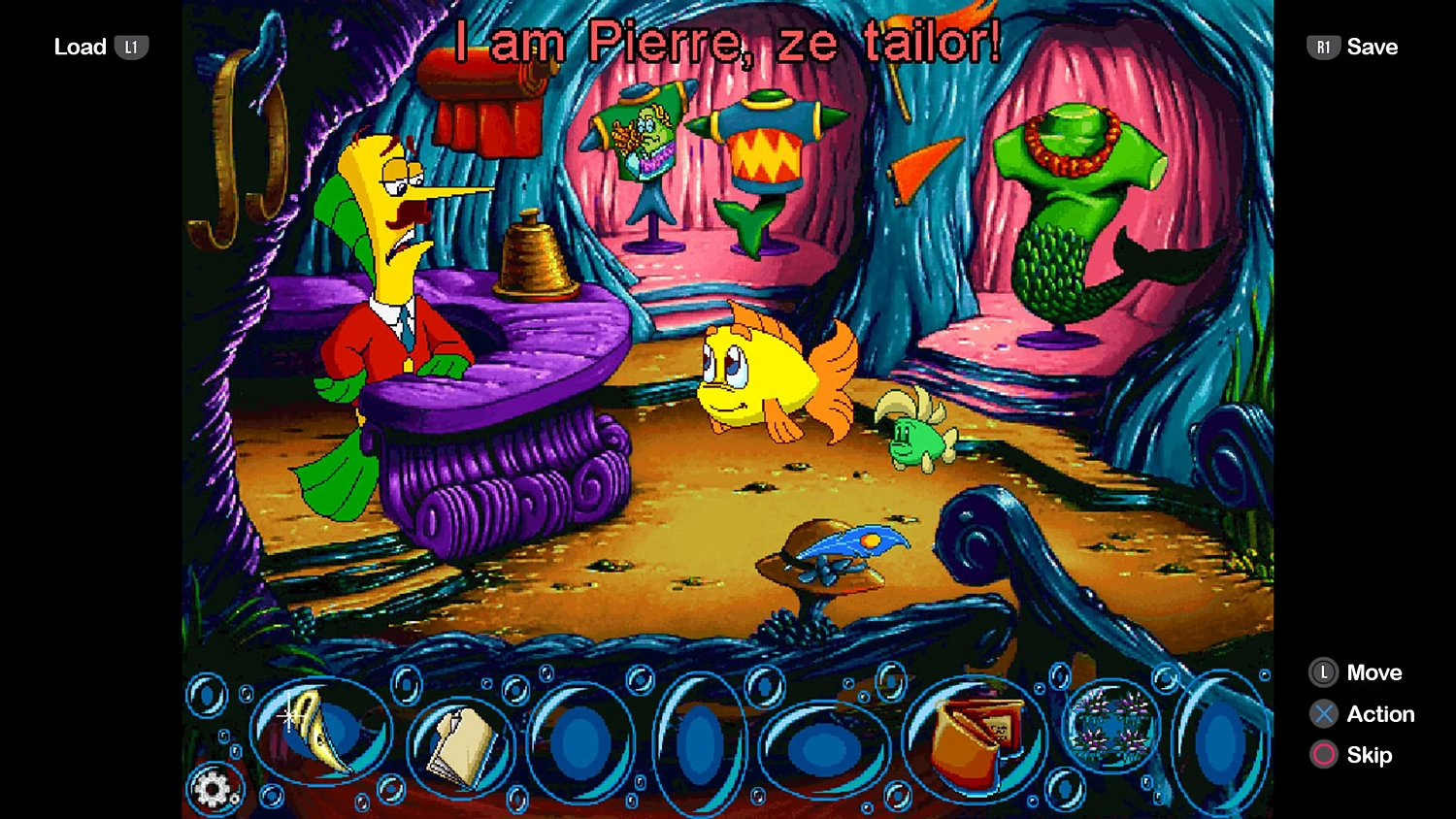This screenshot has height=819, width=1456.
Task: Open the settings gear in the corner
Action: tap(215, 791)
